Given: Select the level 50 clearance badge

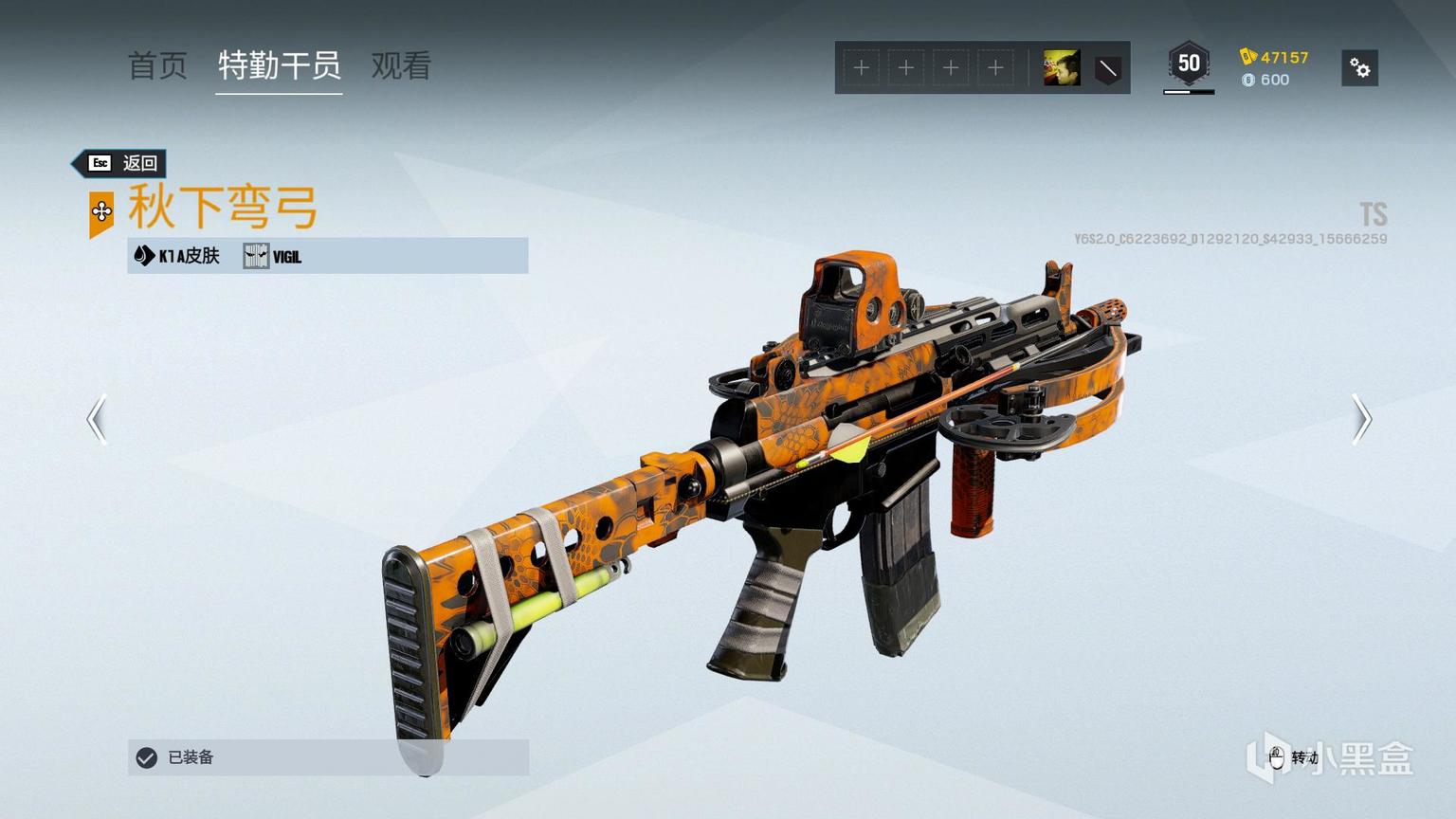Looking at the screenshot, I should (x=1189, y=64).
